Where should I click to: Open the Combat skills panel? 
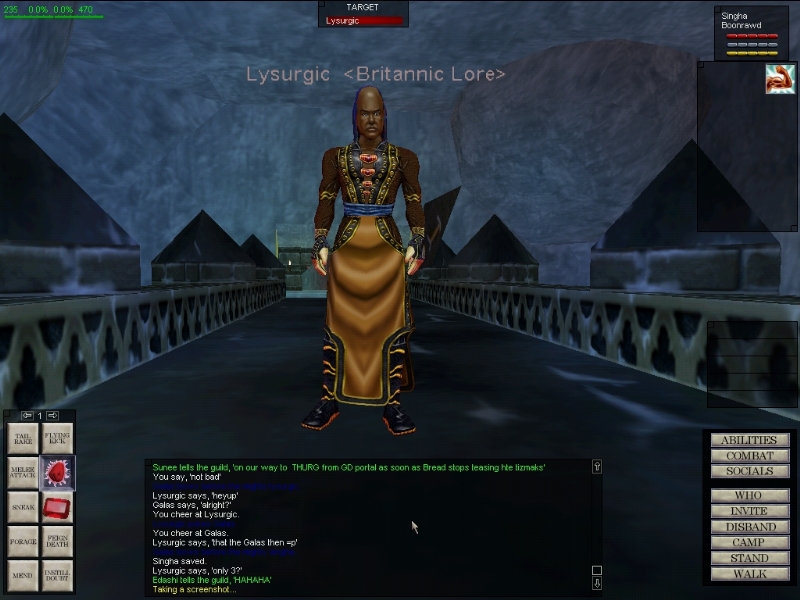point(750,456)
